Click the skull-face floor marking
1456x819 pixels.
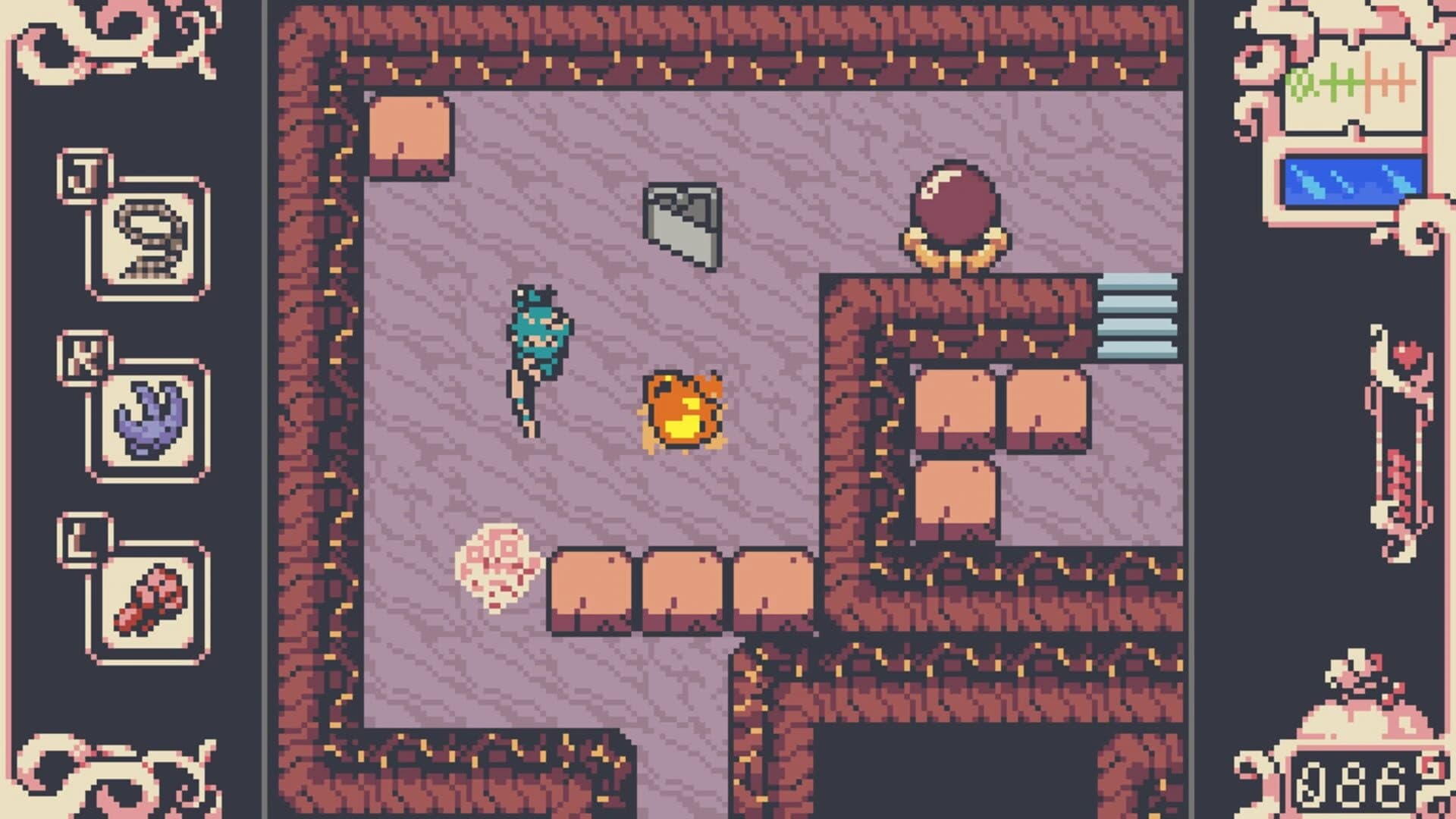point(497,569)
